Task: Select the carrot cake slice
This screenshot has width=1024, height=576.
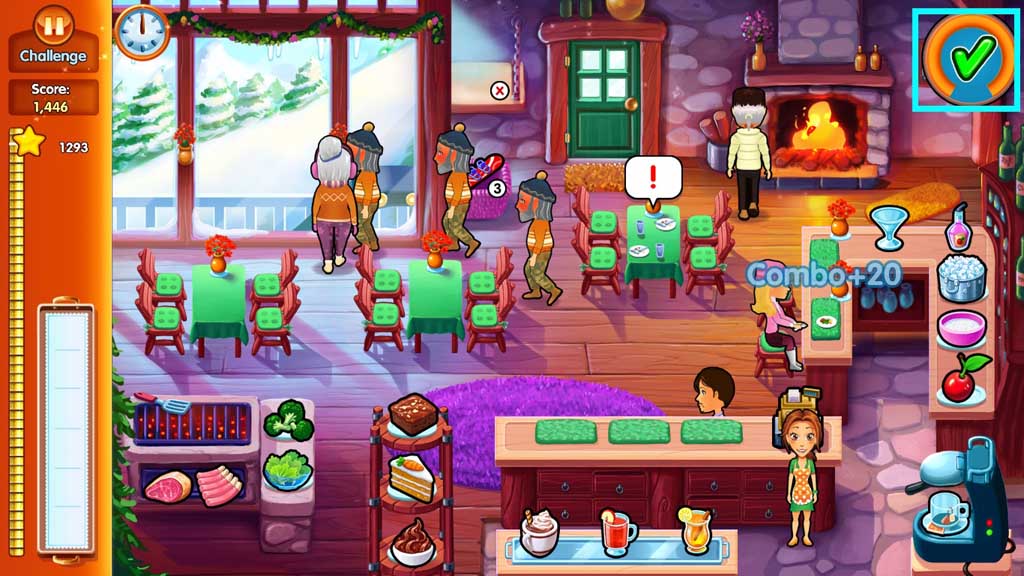Action: coord(411,478)
